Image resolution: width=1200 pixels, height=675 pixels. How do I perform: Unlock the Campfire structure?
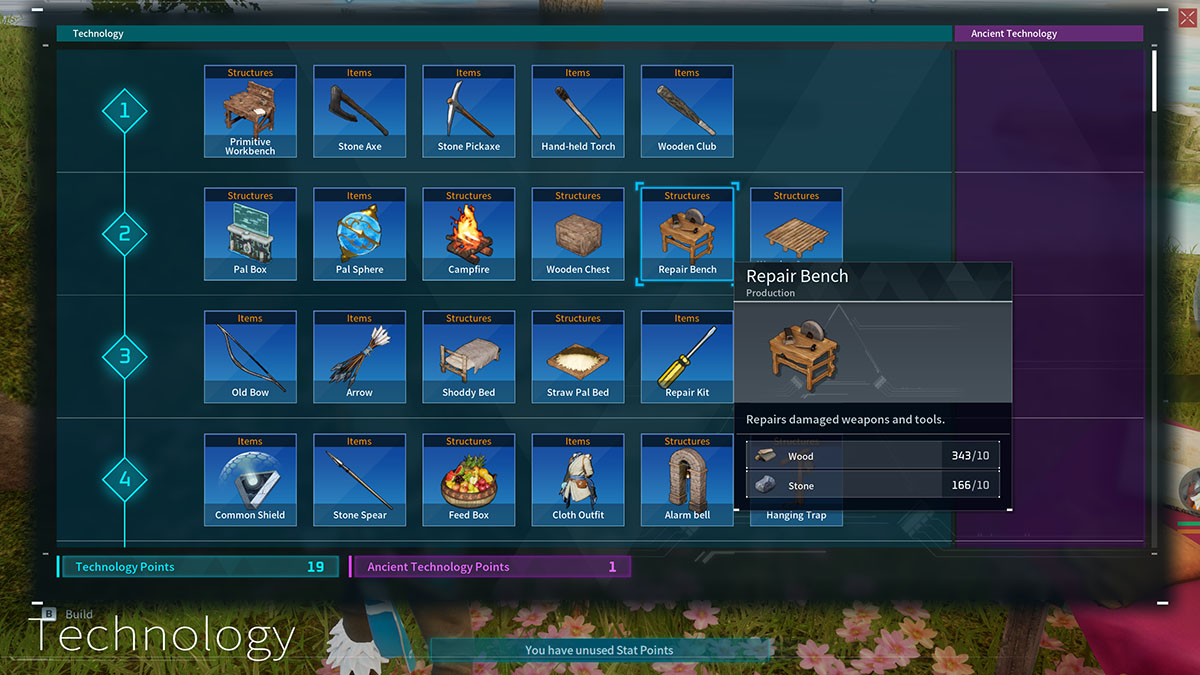468,234
